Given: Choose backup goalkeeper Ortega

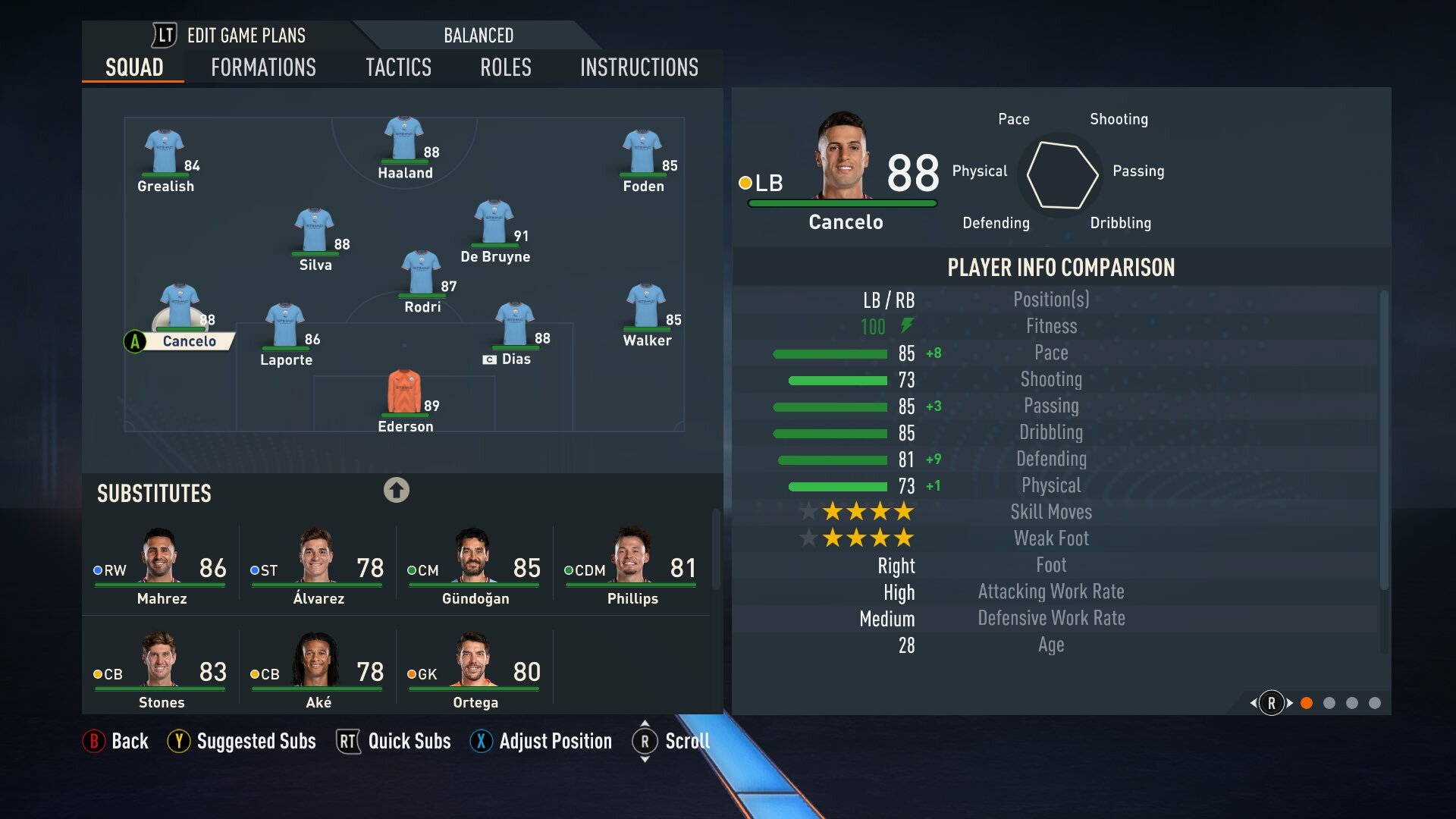Looking at the screenshot, I should pos(475,671).
